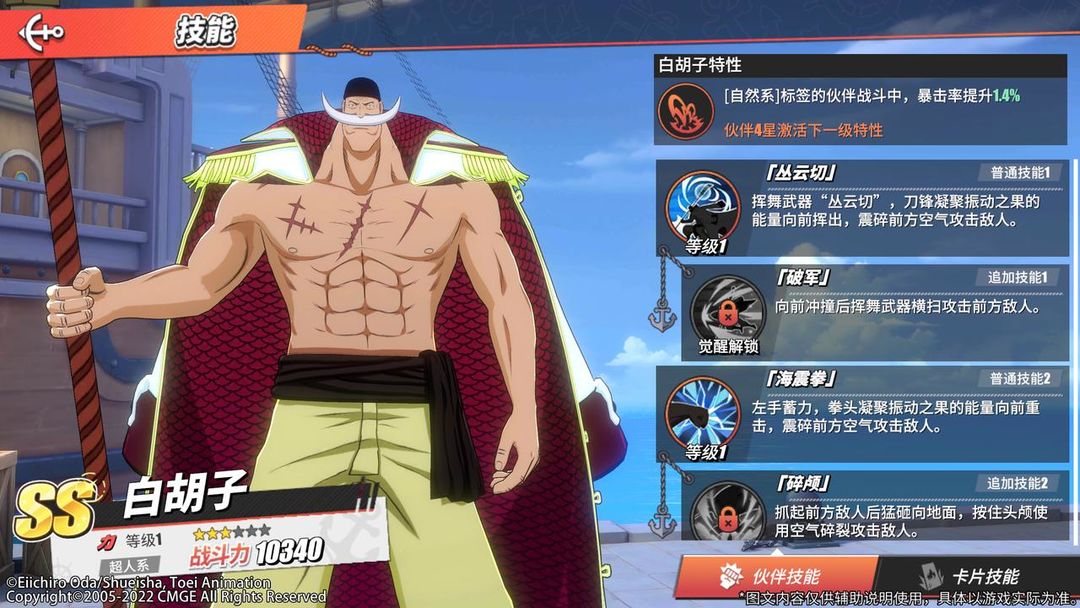Image resolution: width=1080 pixels, height=608 pixels.
Task: Open the 卡片技能 tab
Action: point(971,576)
